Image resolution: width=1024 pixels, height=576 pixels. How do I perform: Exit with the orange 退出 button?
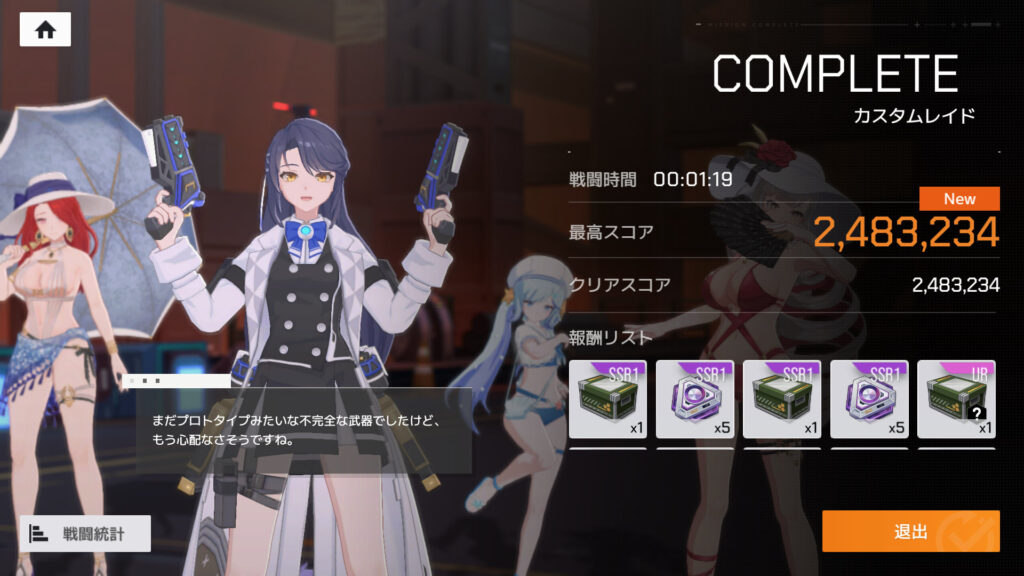[x=910, y=531]
